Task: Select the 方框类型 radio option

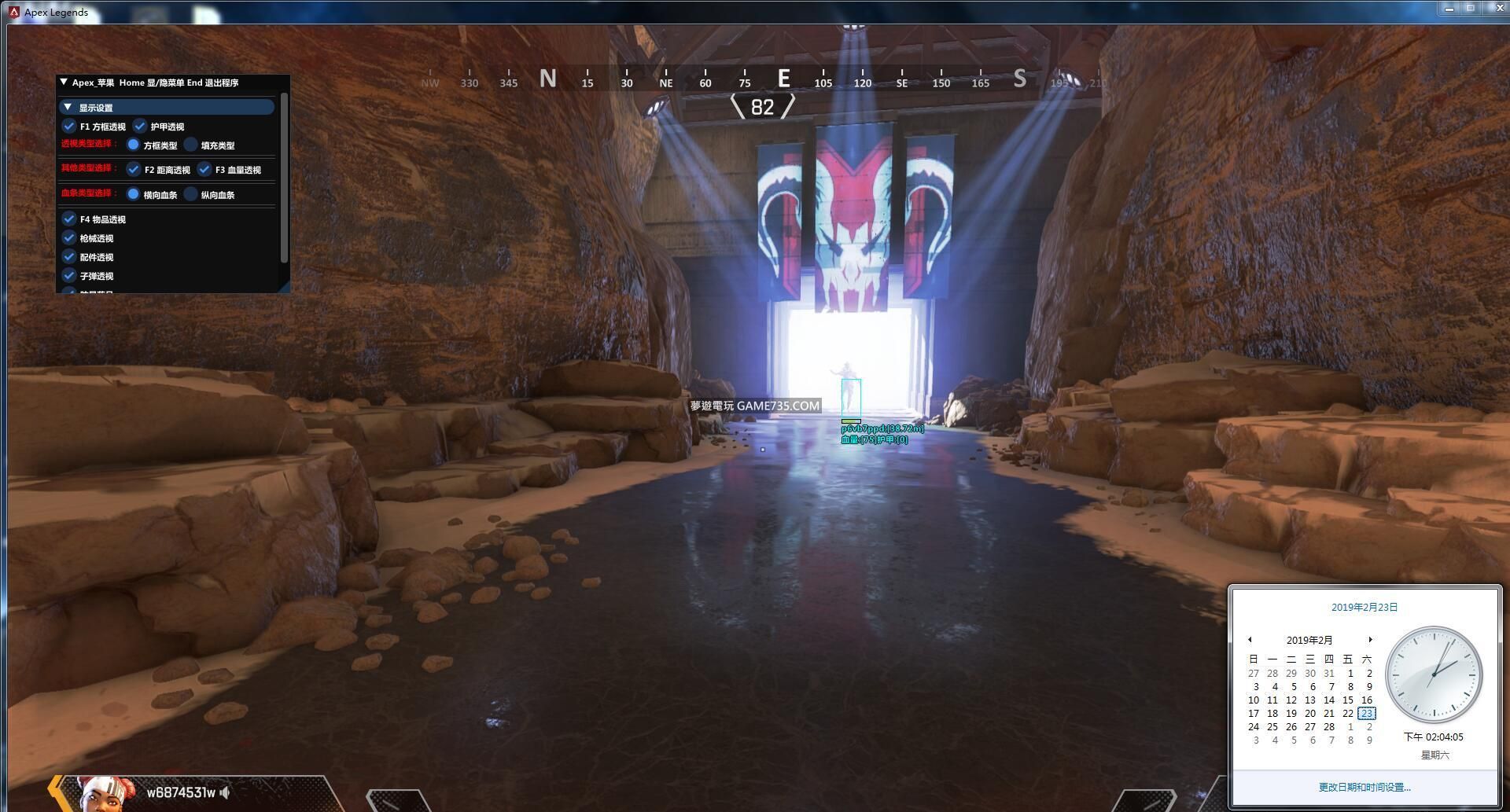Action: (134, 145)
